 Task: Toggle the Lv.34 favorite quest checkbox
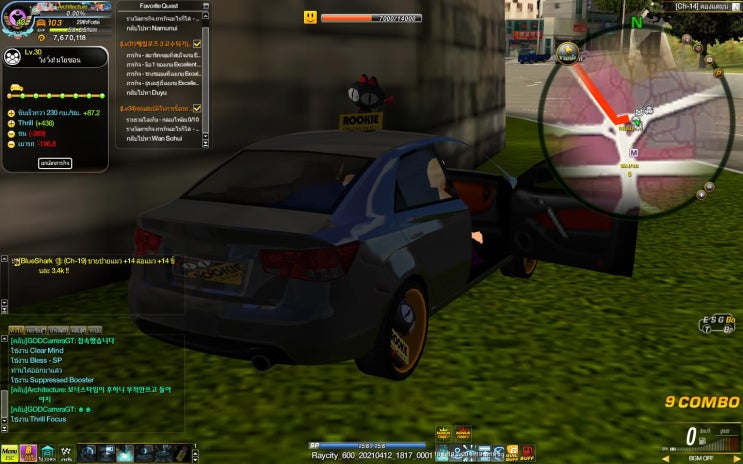[x=197, y=108]
